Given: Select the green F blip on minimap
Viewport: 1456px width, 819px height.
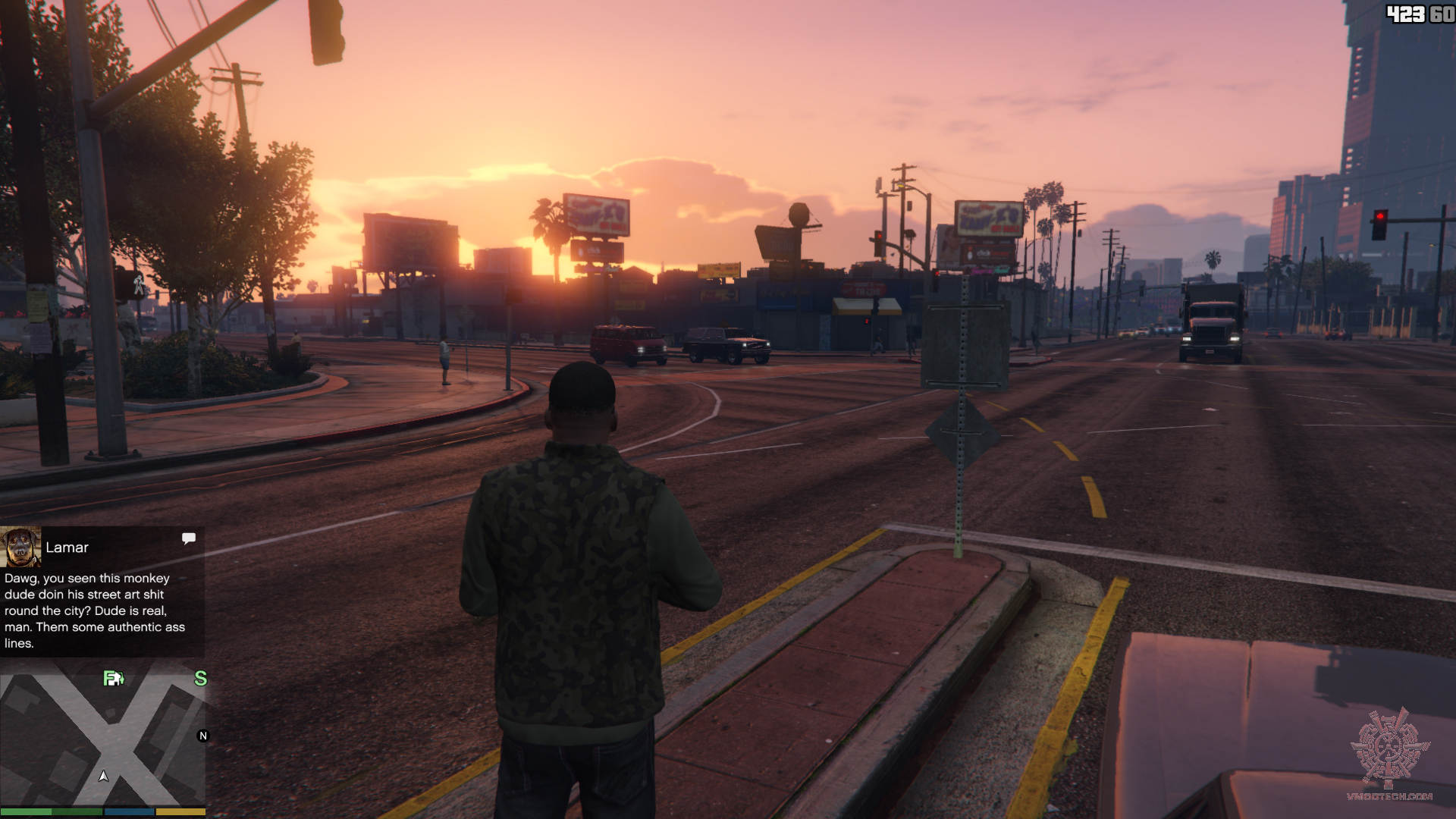Looking at the screenshot, I should [113, 678].
